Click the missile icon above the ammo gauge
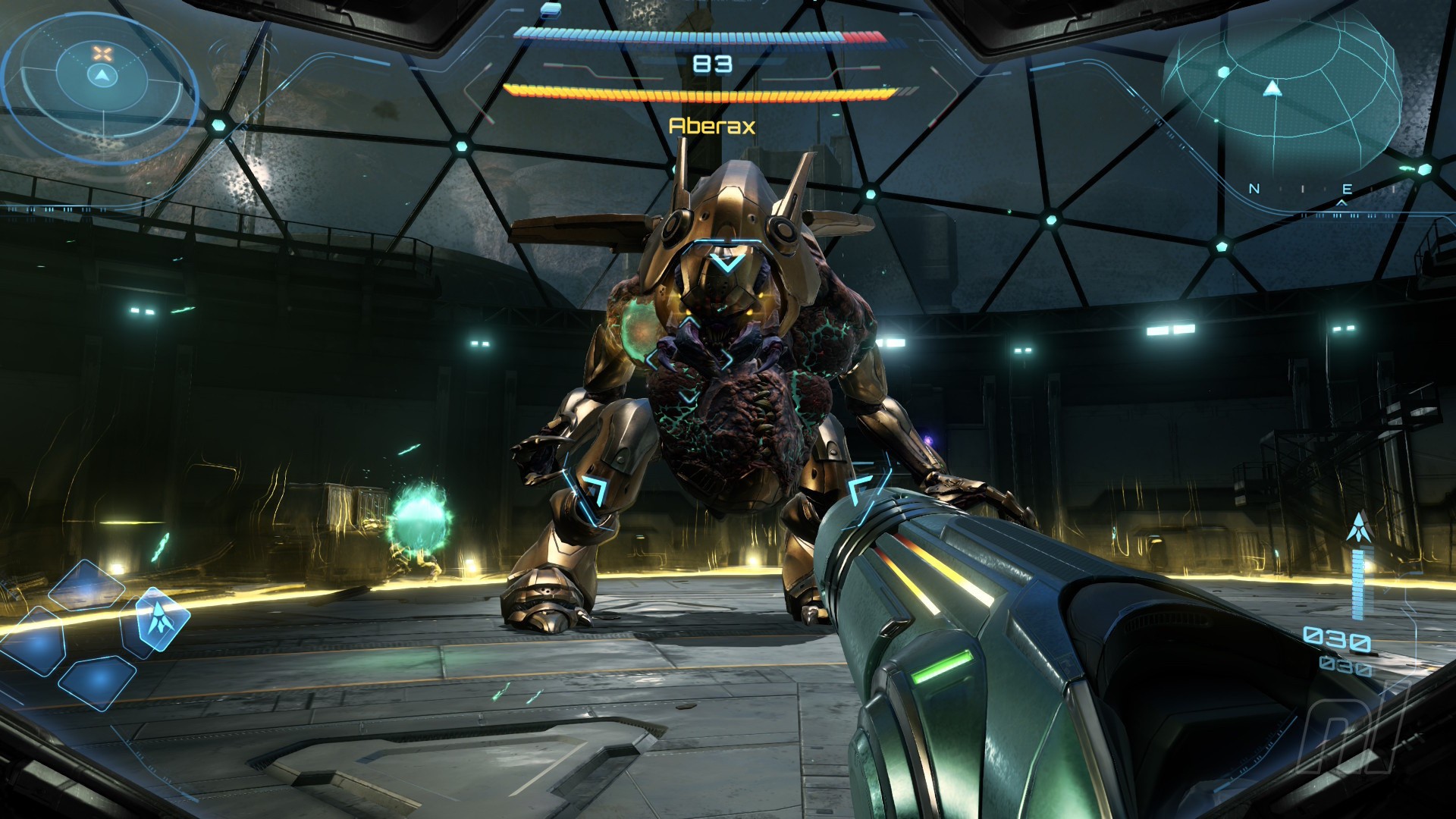The image size is (1456, 819). click(x=1357, y=528)
